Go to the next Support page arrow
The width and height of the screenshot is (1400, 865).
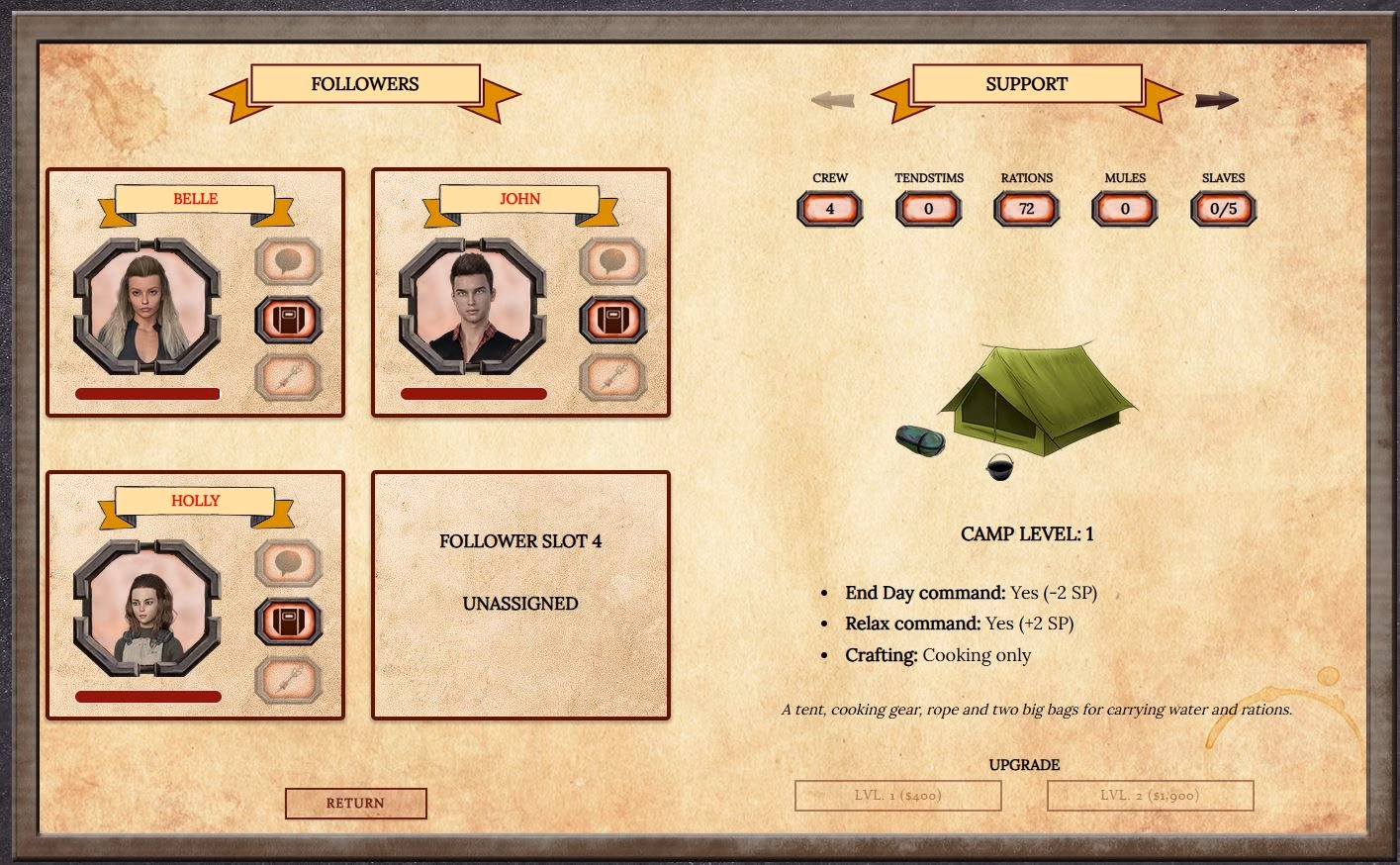point(1216,100)
